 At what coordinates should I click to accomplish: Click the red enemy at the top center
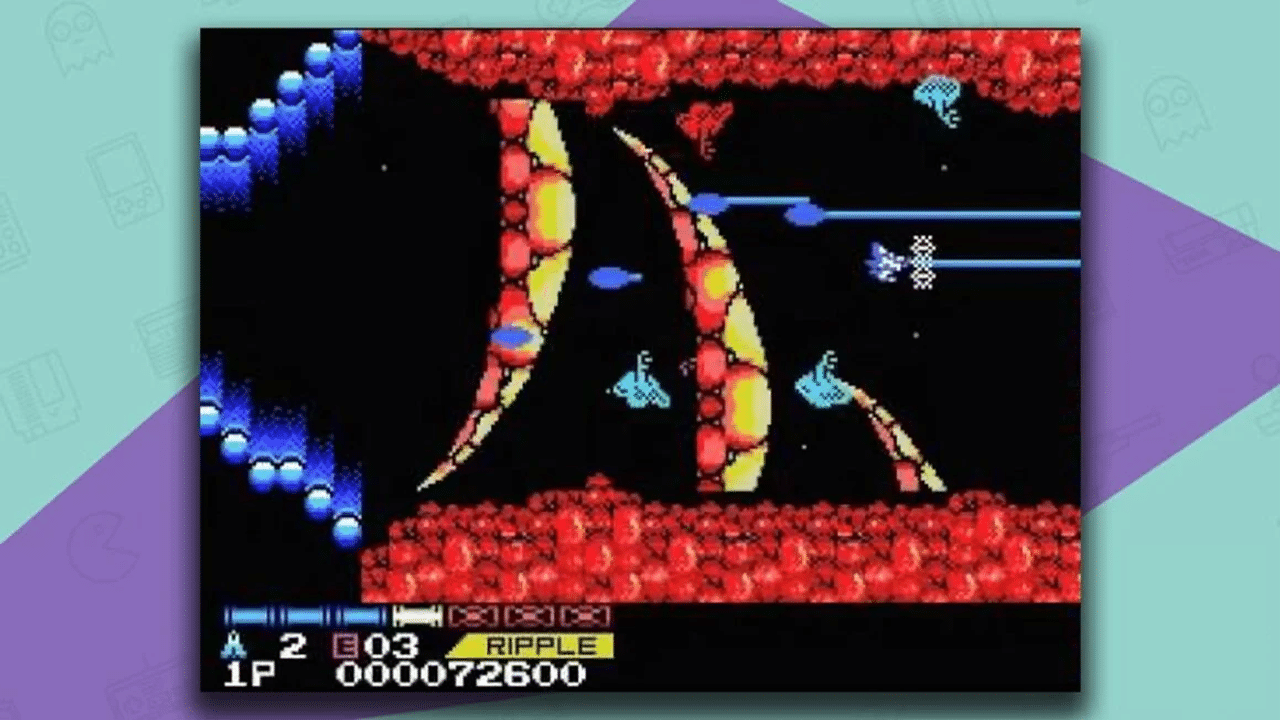(705, 125)
